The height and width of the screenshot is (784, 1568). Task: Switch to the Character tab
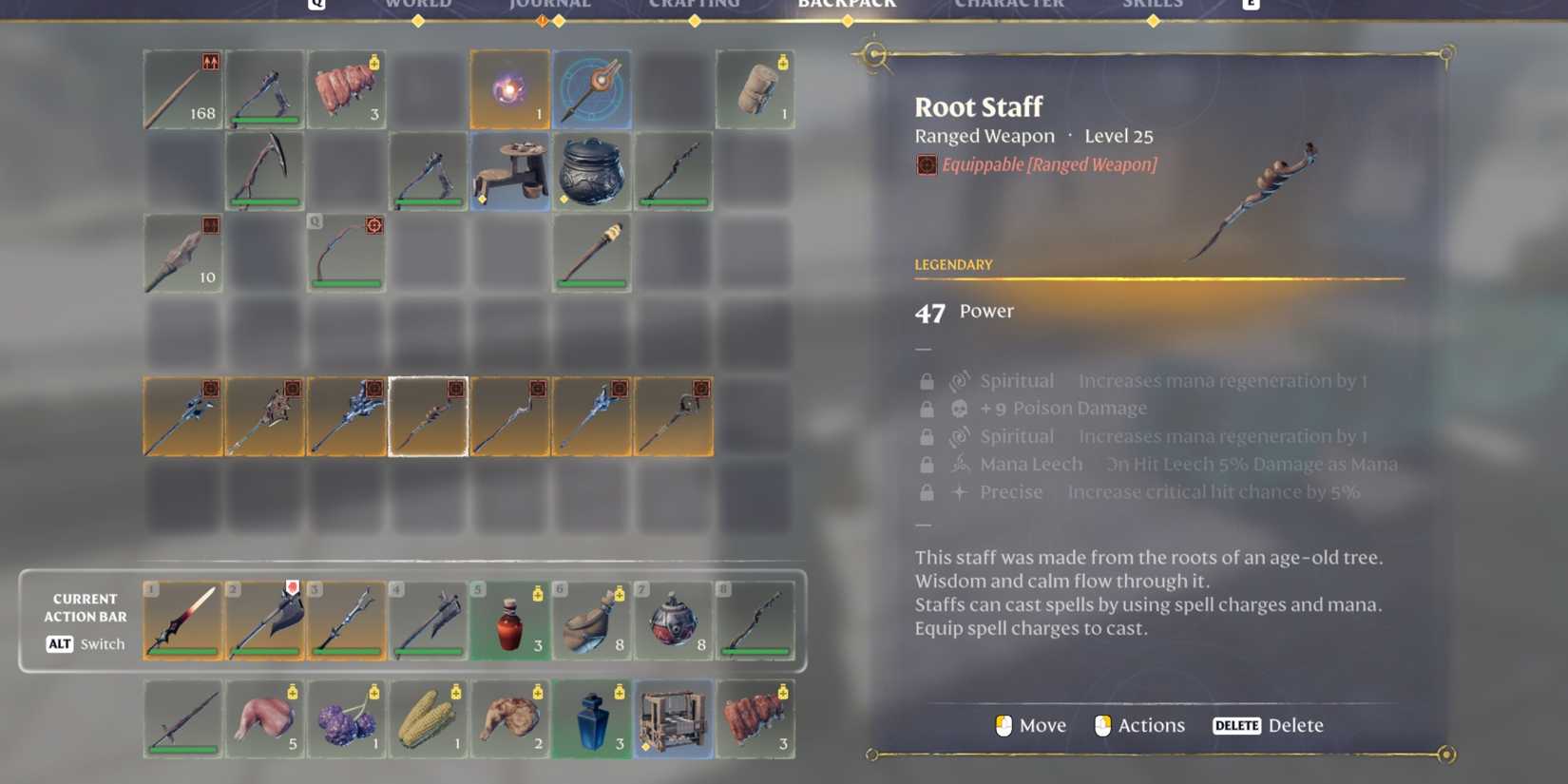(x=1009, y=5)
